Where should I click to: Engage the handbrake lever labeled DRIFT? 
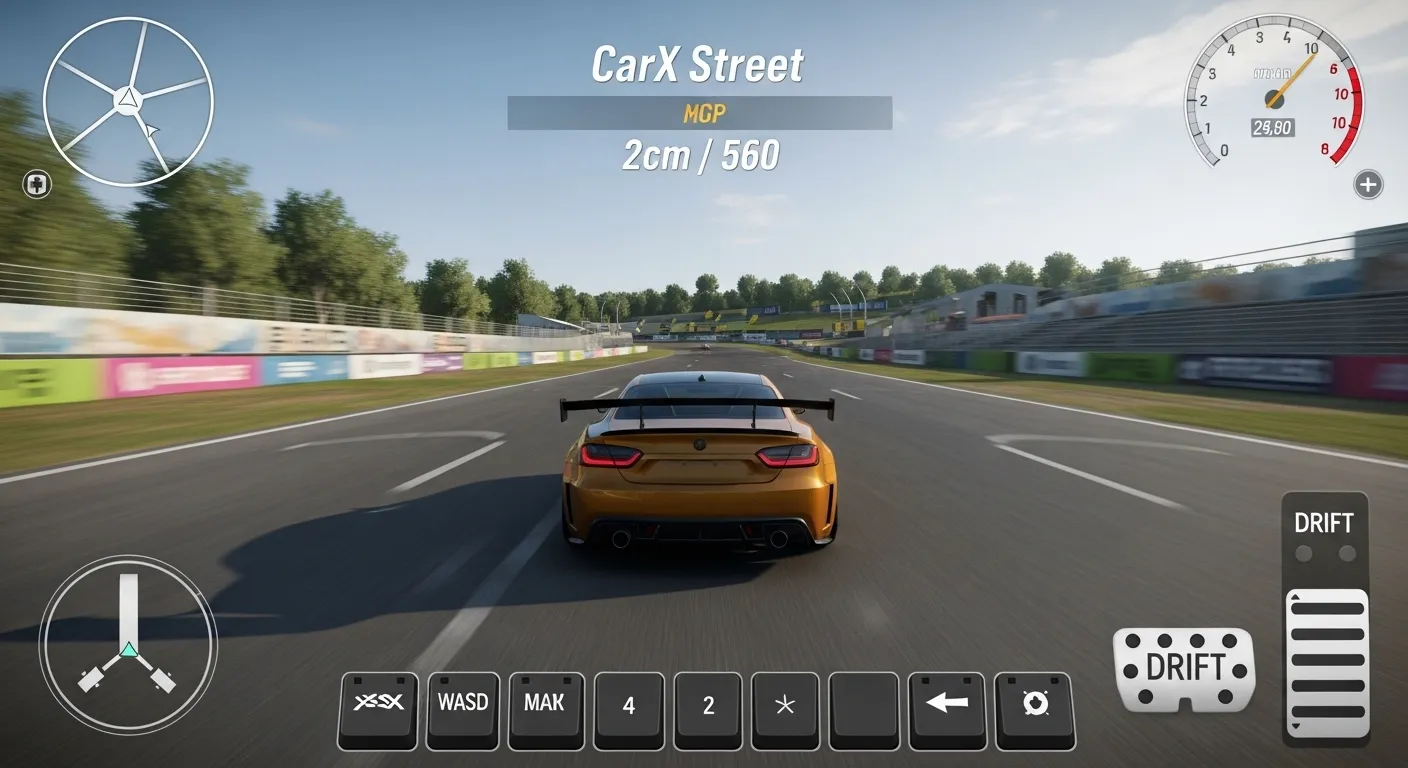coord(1325,620)
